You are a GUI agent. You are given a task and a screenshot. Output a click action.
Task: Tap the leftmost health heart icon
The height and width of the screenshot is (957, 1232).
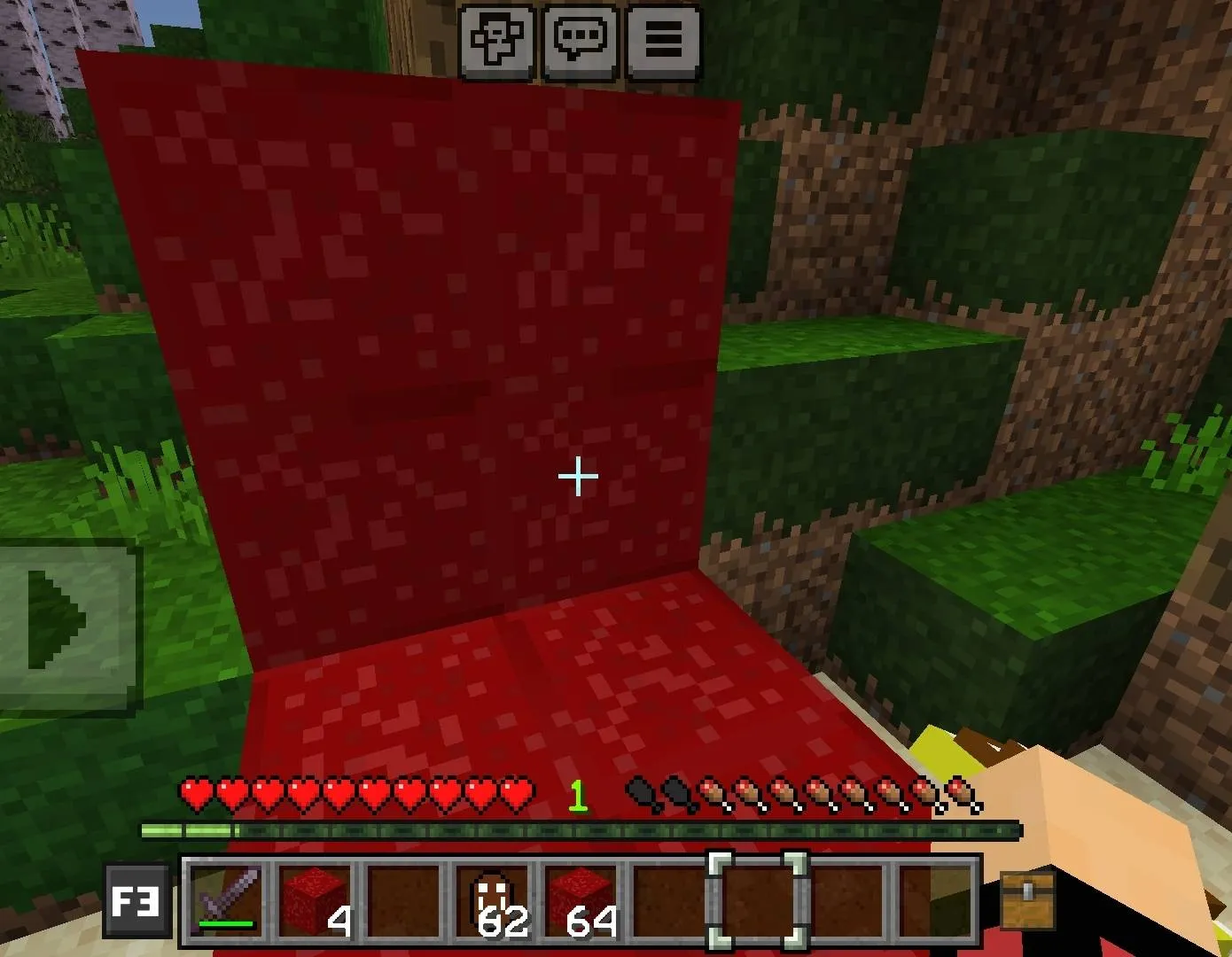196,795
